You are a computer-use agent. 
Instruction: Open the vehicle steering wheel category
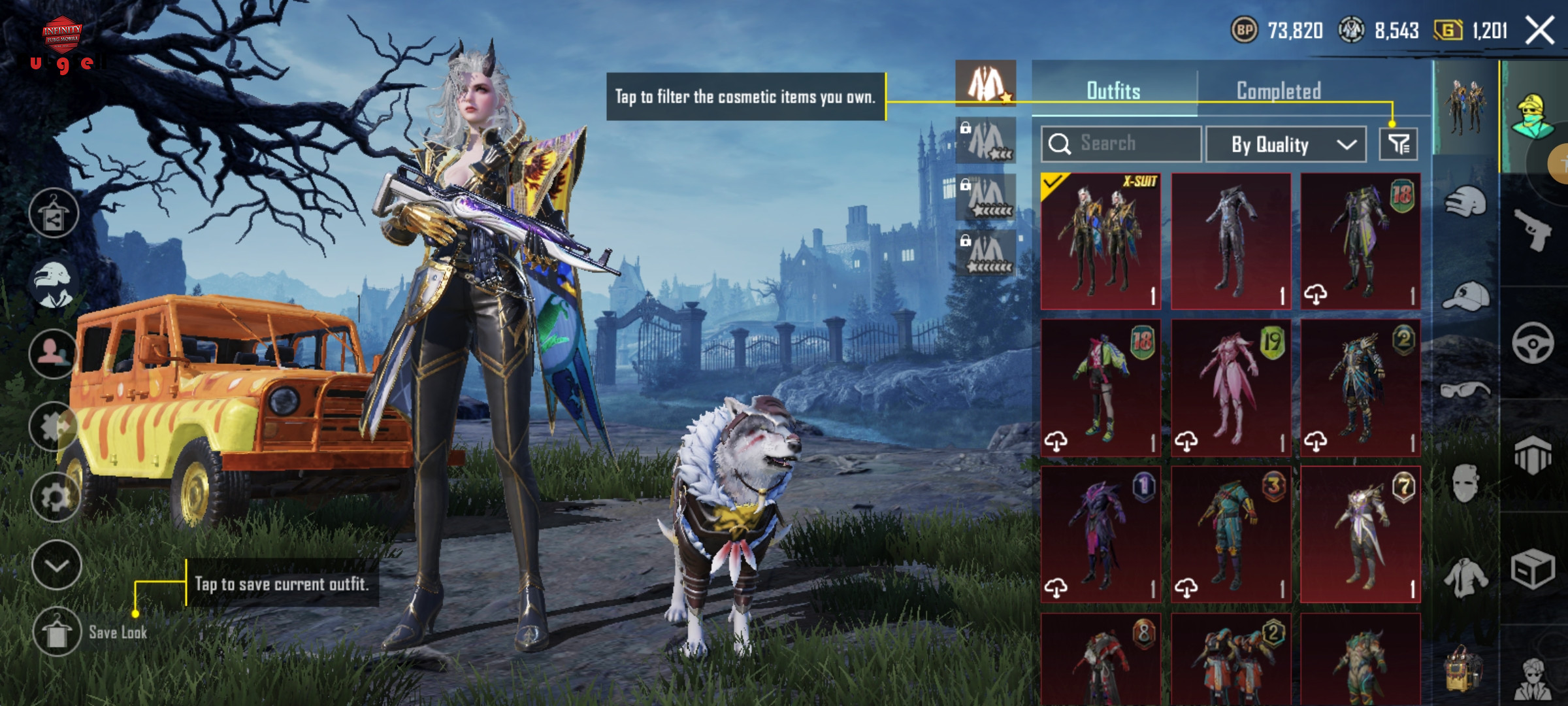(1533, 343)
